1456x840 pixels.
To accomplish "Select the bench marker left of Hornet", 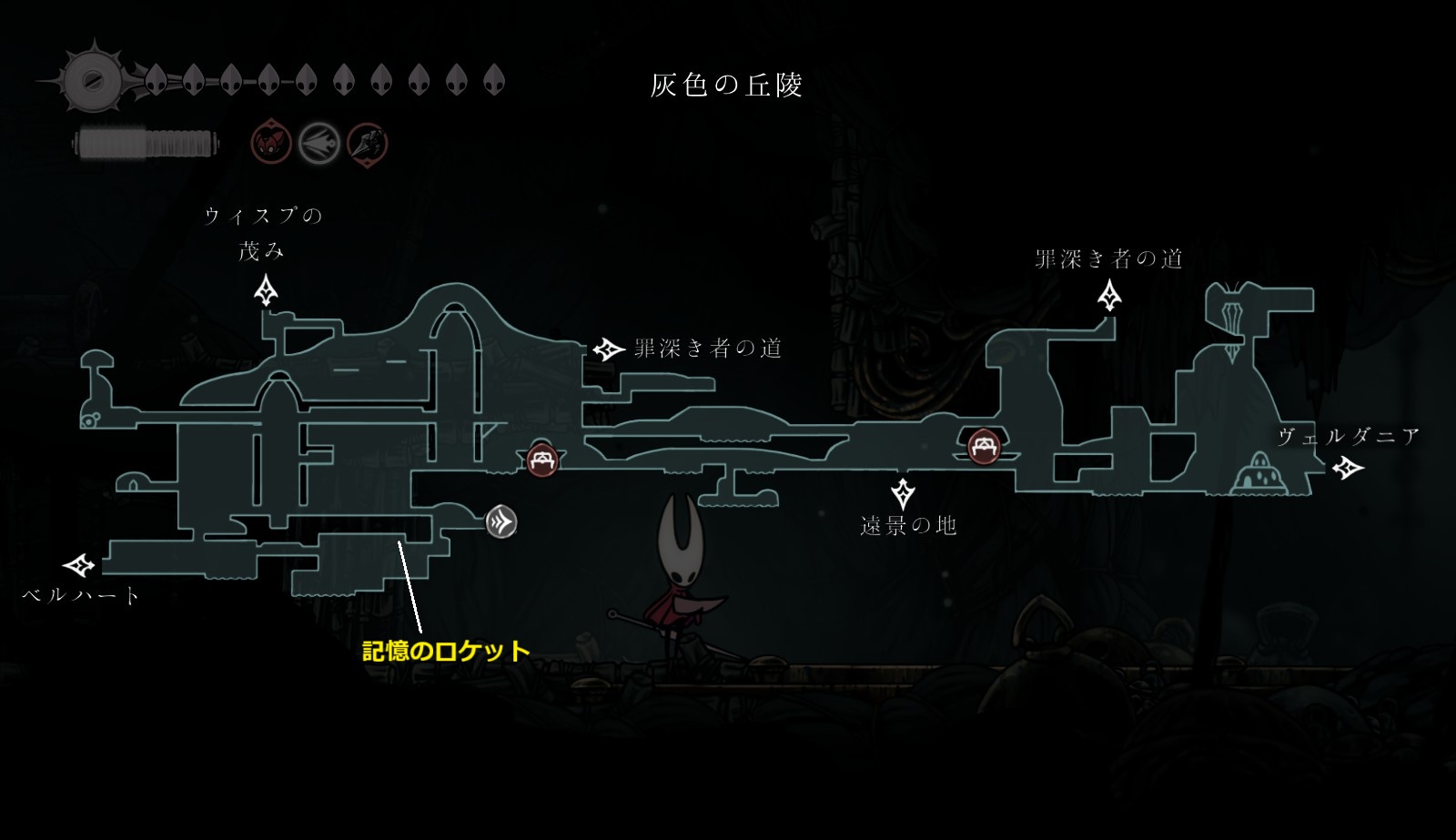I will click(x=542, y=460).
